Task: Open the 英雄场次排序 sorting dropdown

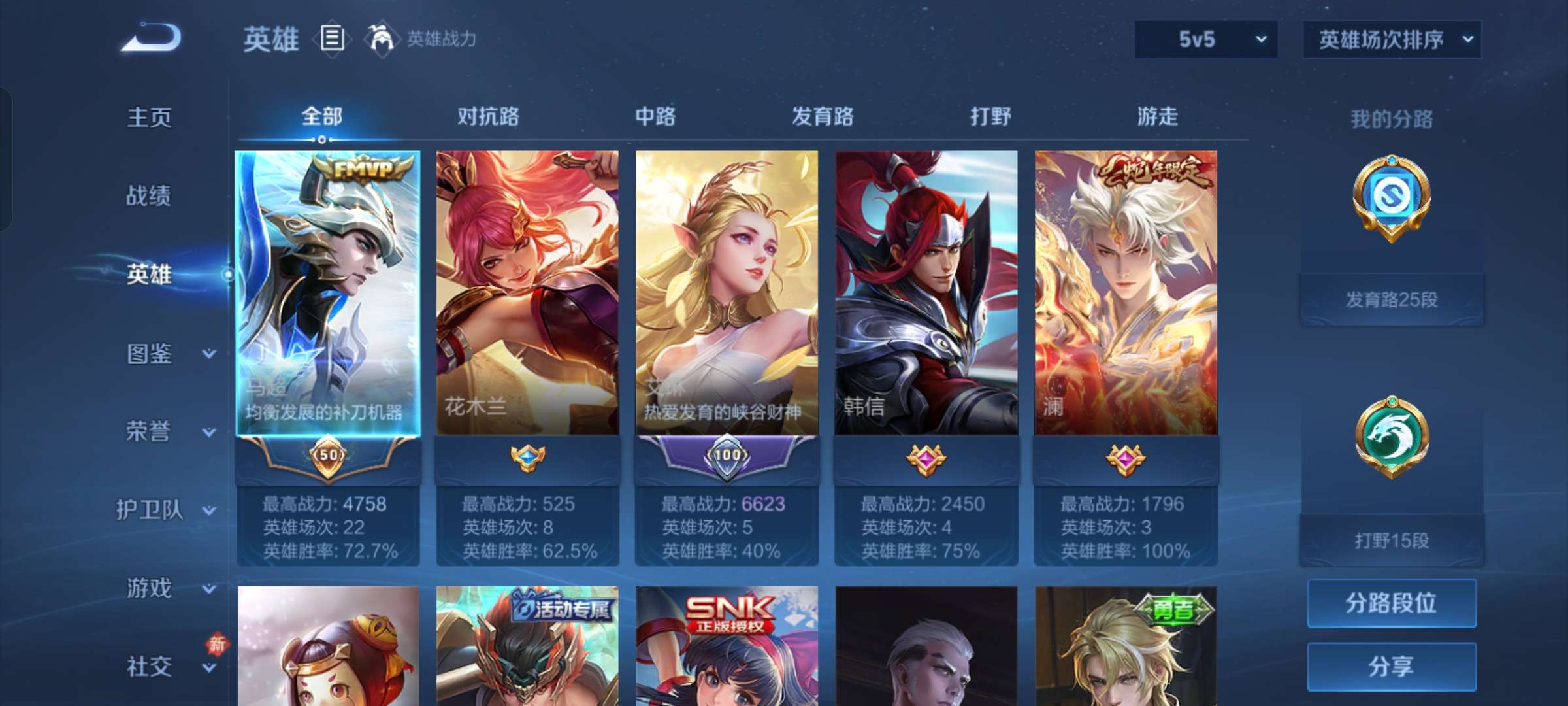Action: (1390, 39)
